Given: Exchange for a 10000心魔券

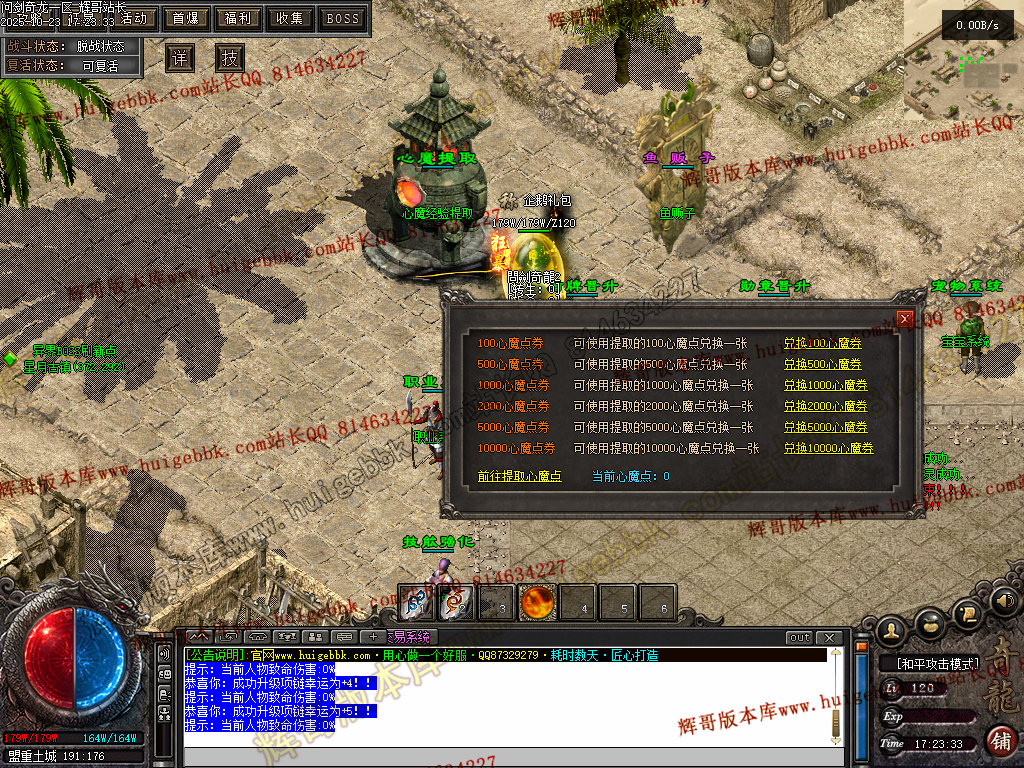Looking at the screenshot, I should [828, 448].
